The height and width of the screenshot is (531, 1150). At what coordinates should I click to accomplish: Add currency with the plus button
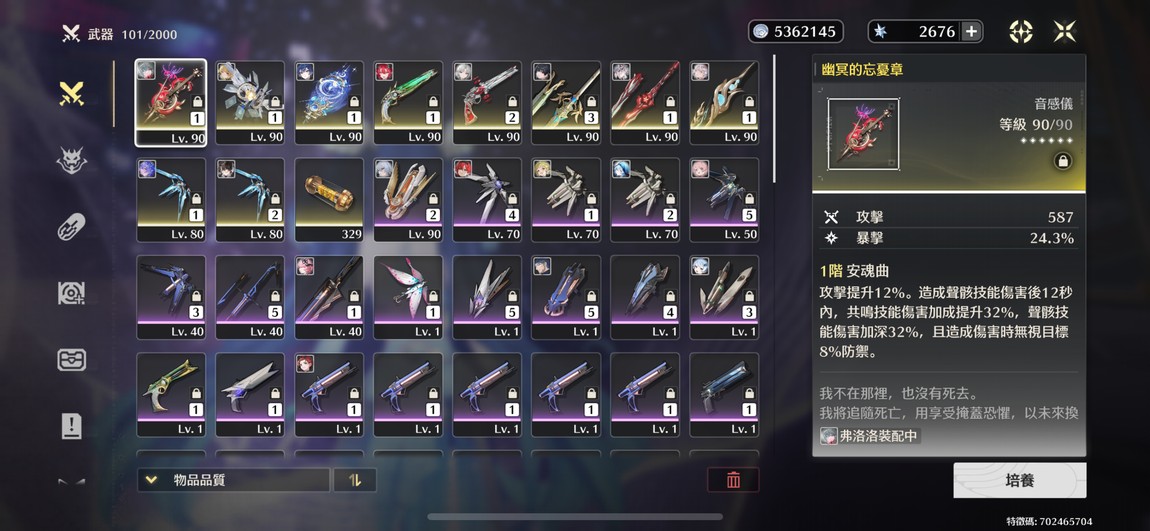970,32
